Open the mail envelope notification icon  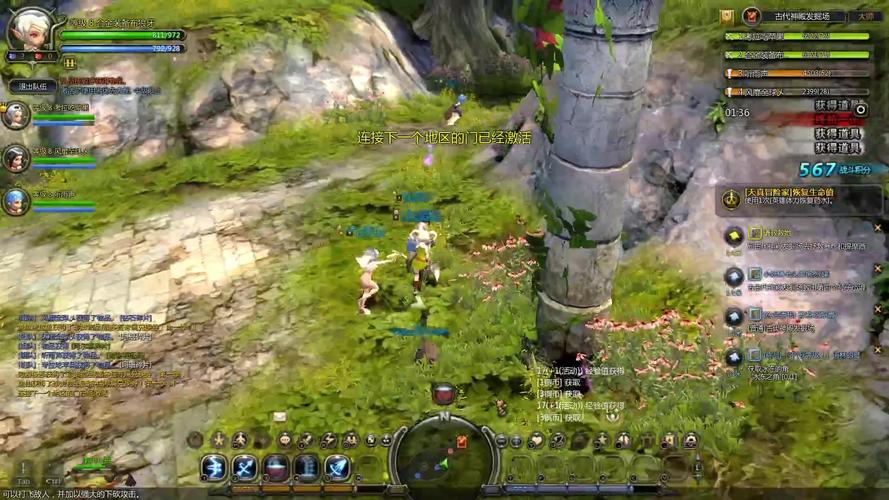point(279,417)
